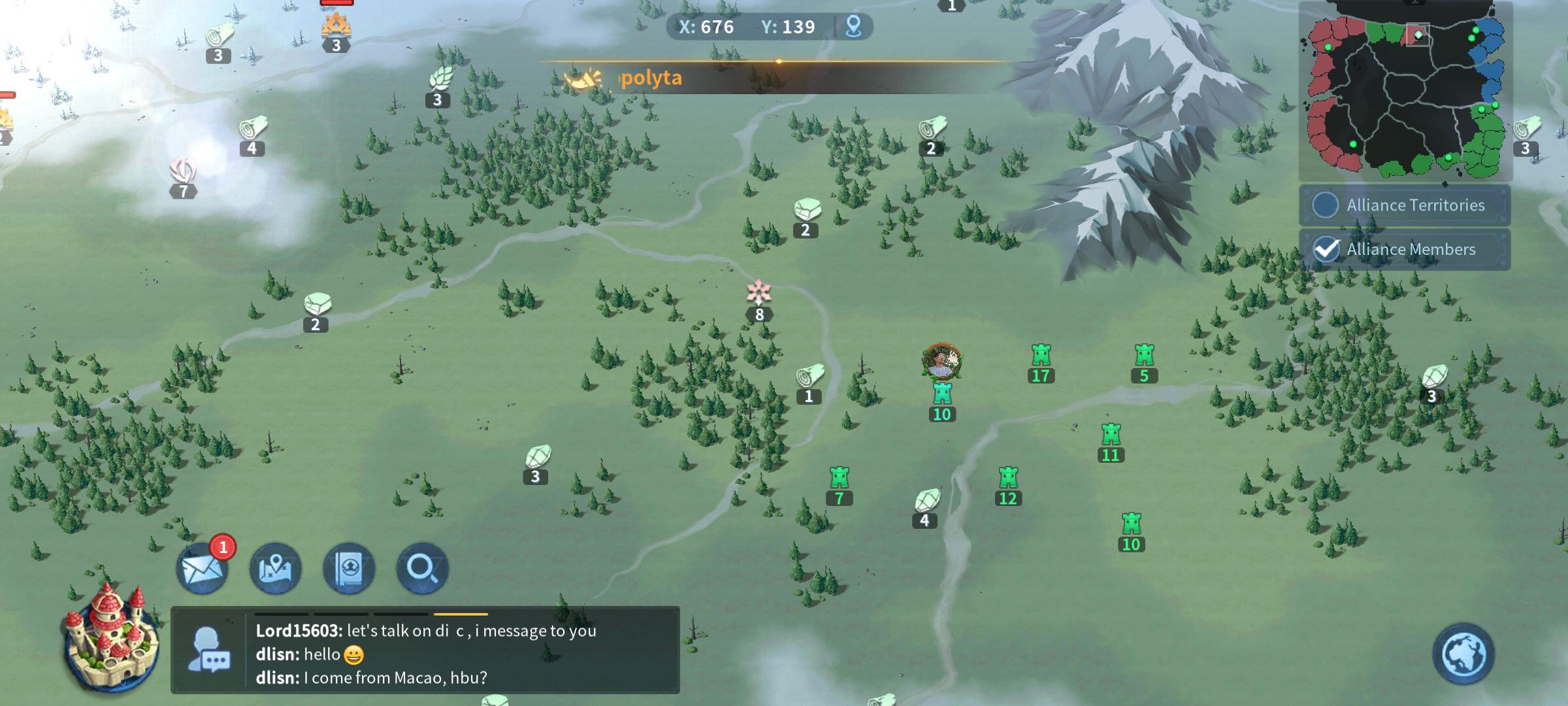Open the map bookmarks icon
1568x706 pixels.
point(276,569)
